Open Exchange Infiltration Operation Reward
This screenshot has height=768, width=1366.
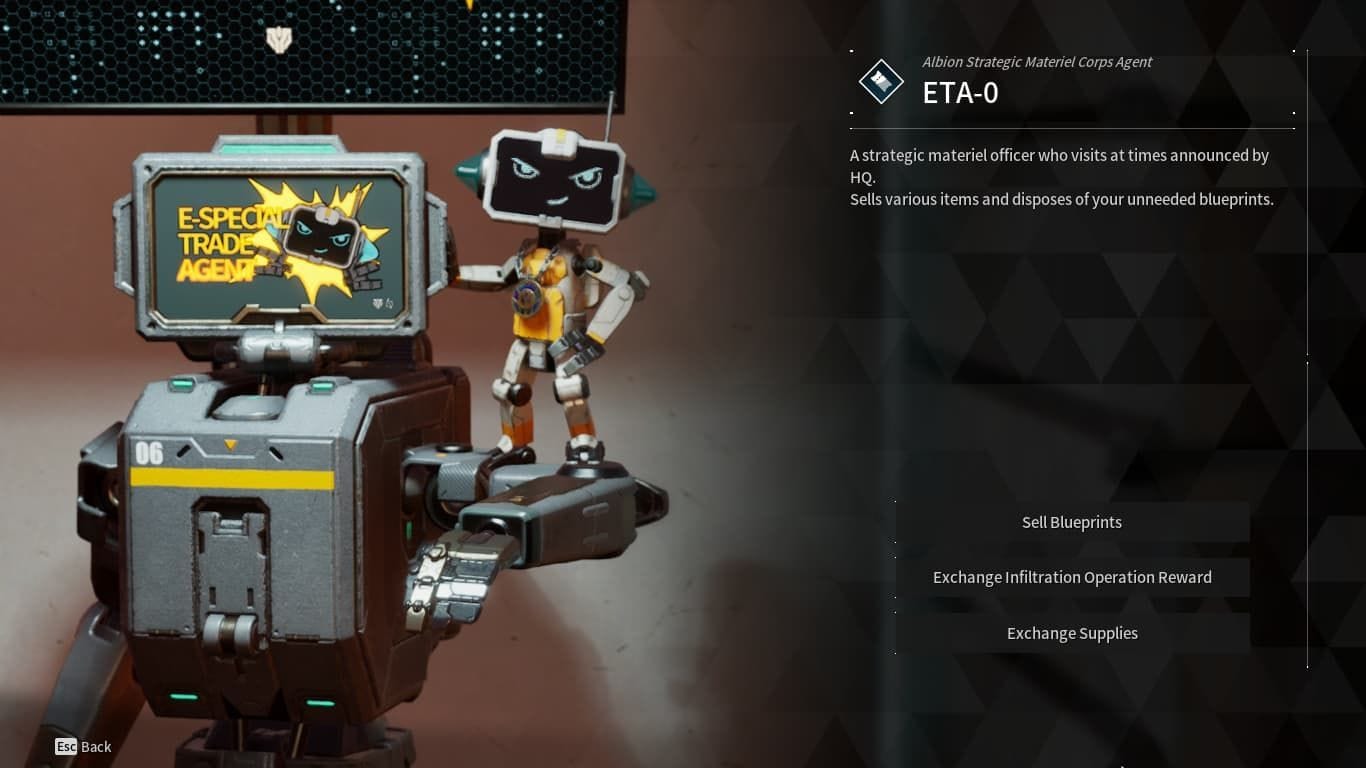[1071, 577]
